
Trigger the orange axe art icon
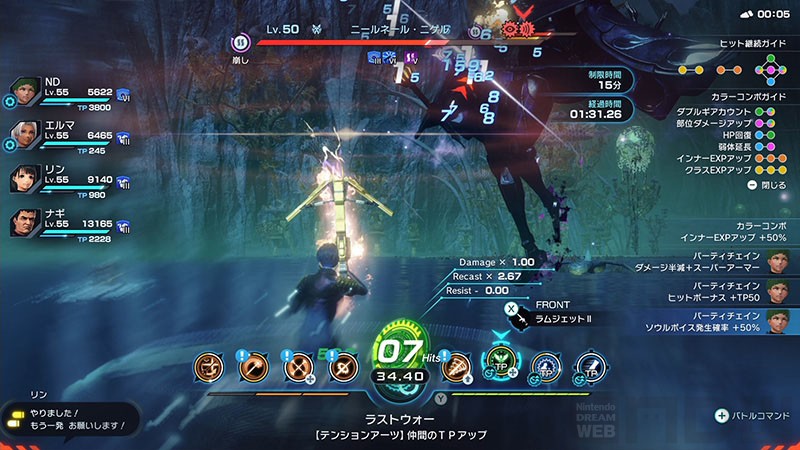(x=253, y=367)
